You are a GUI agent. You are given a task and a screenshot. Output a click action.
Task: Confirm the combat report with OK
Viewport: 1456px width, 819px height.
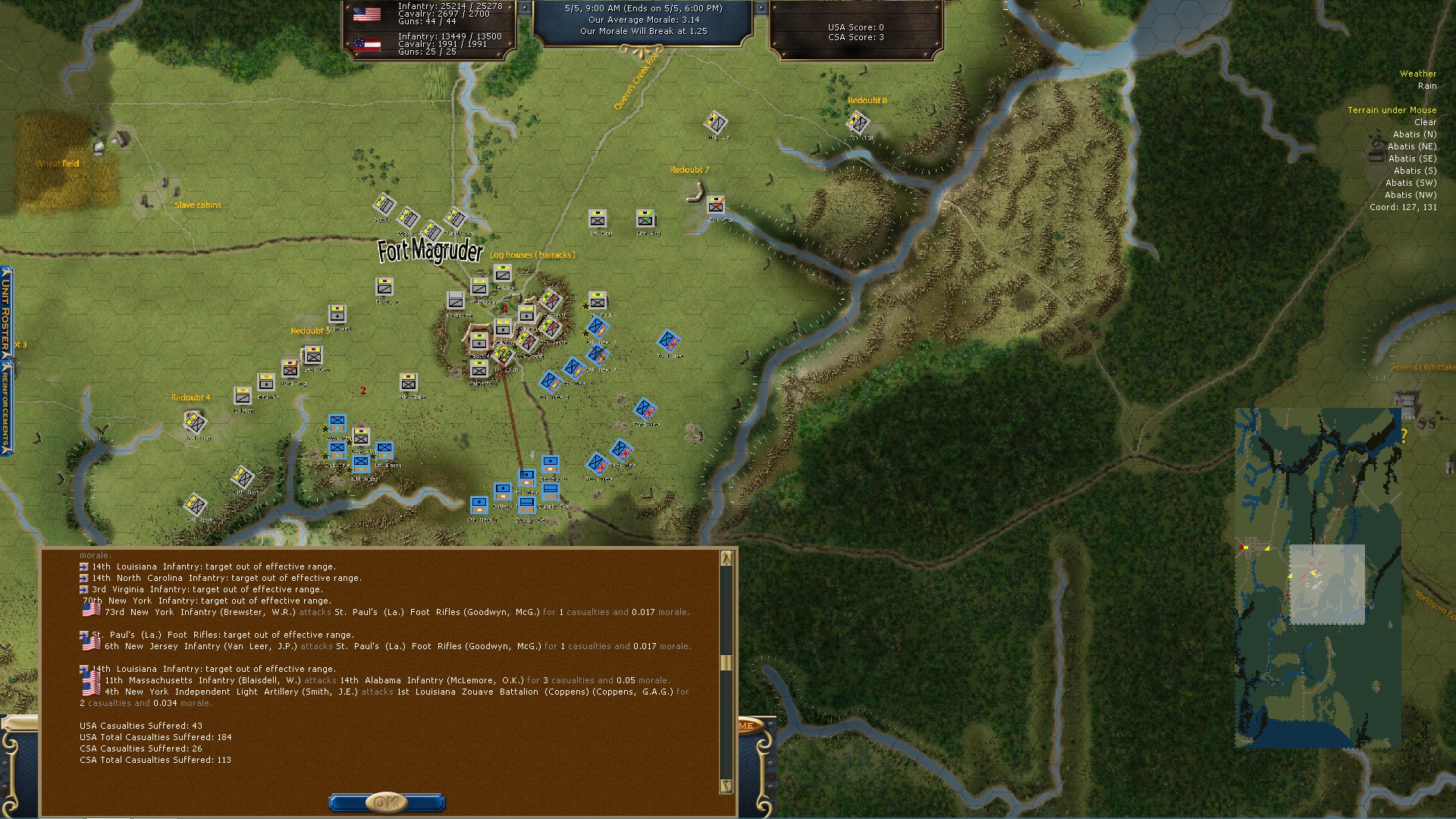(386, 802)
